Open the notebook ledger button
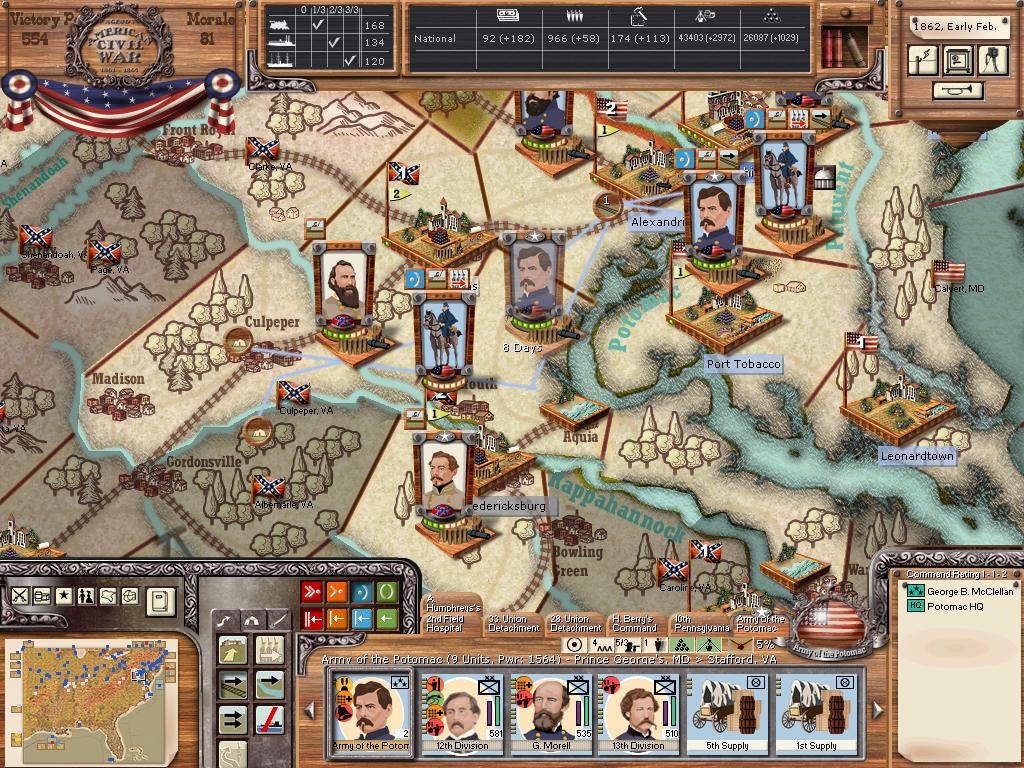This screenshot has height=768, width=1024. point(161,600)
